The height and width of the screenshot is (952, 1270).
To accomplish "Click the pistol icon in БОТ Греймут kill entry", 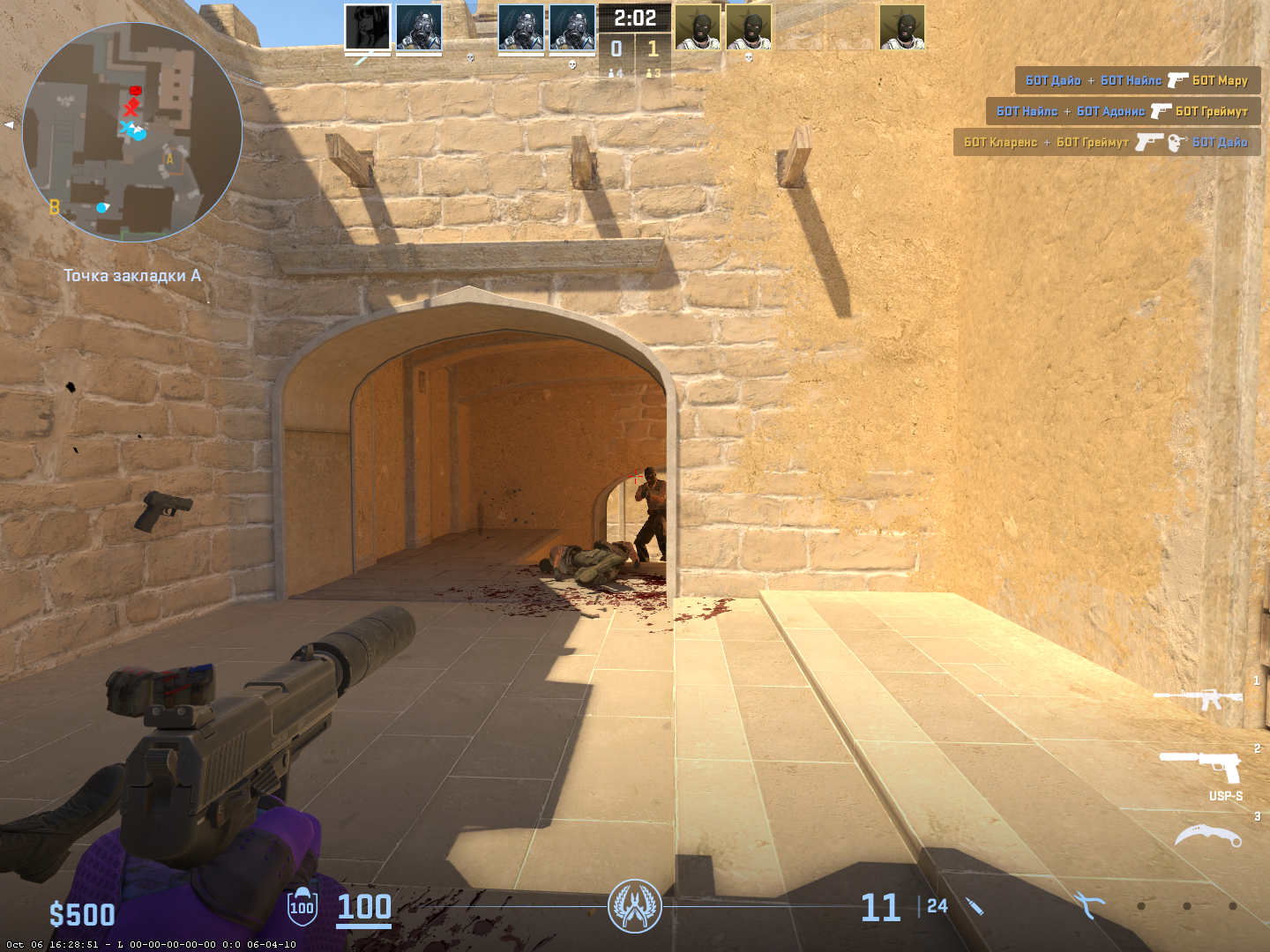I will point(1161,112).
